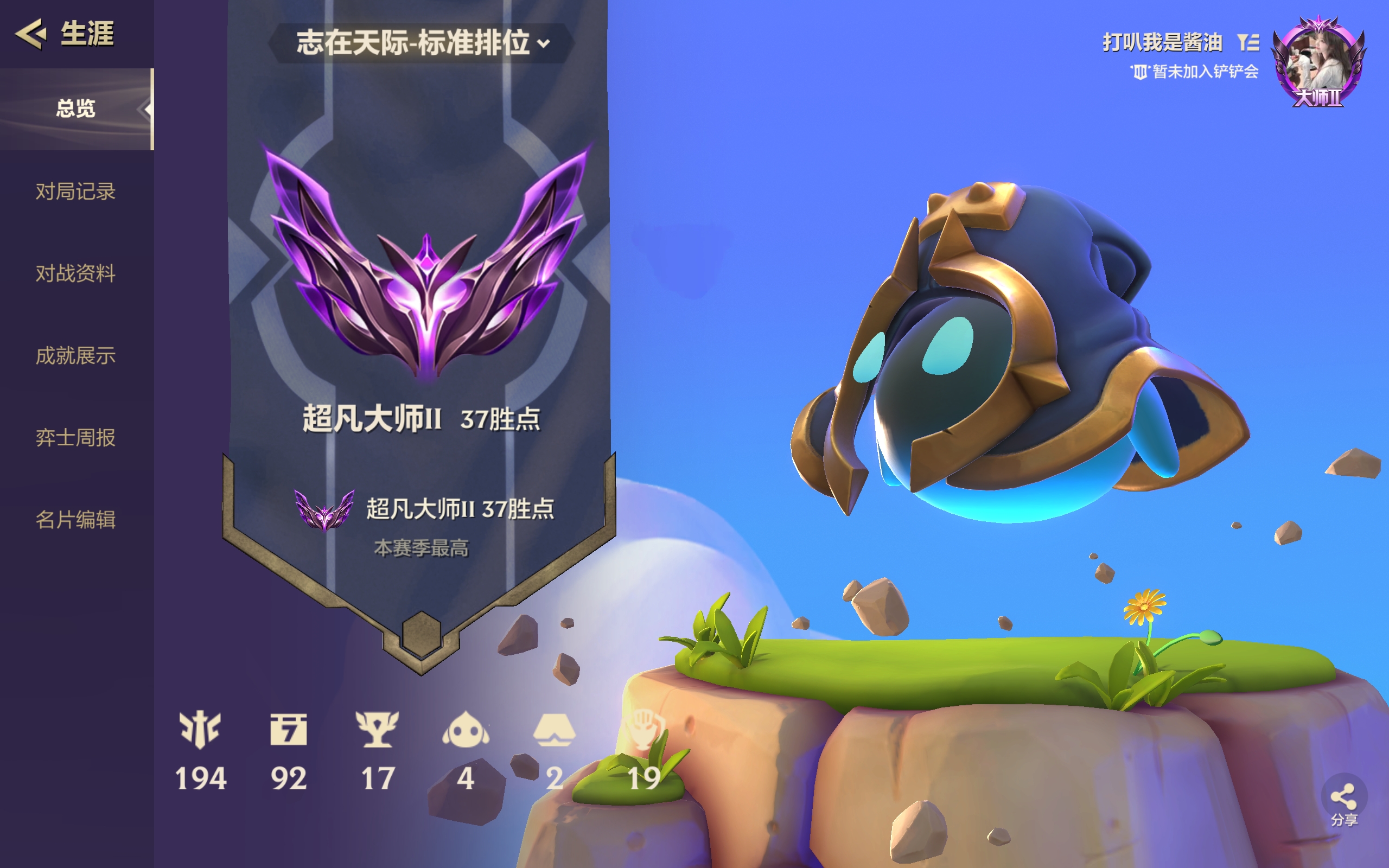This screenshot has width=1389, height=868.
Task: Click the 本赛季最高 season-best rank badge
Action: [x=324, y=510]
